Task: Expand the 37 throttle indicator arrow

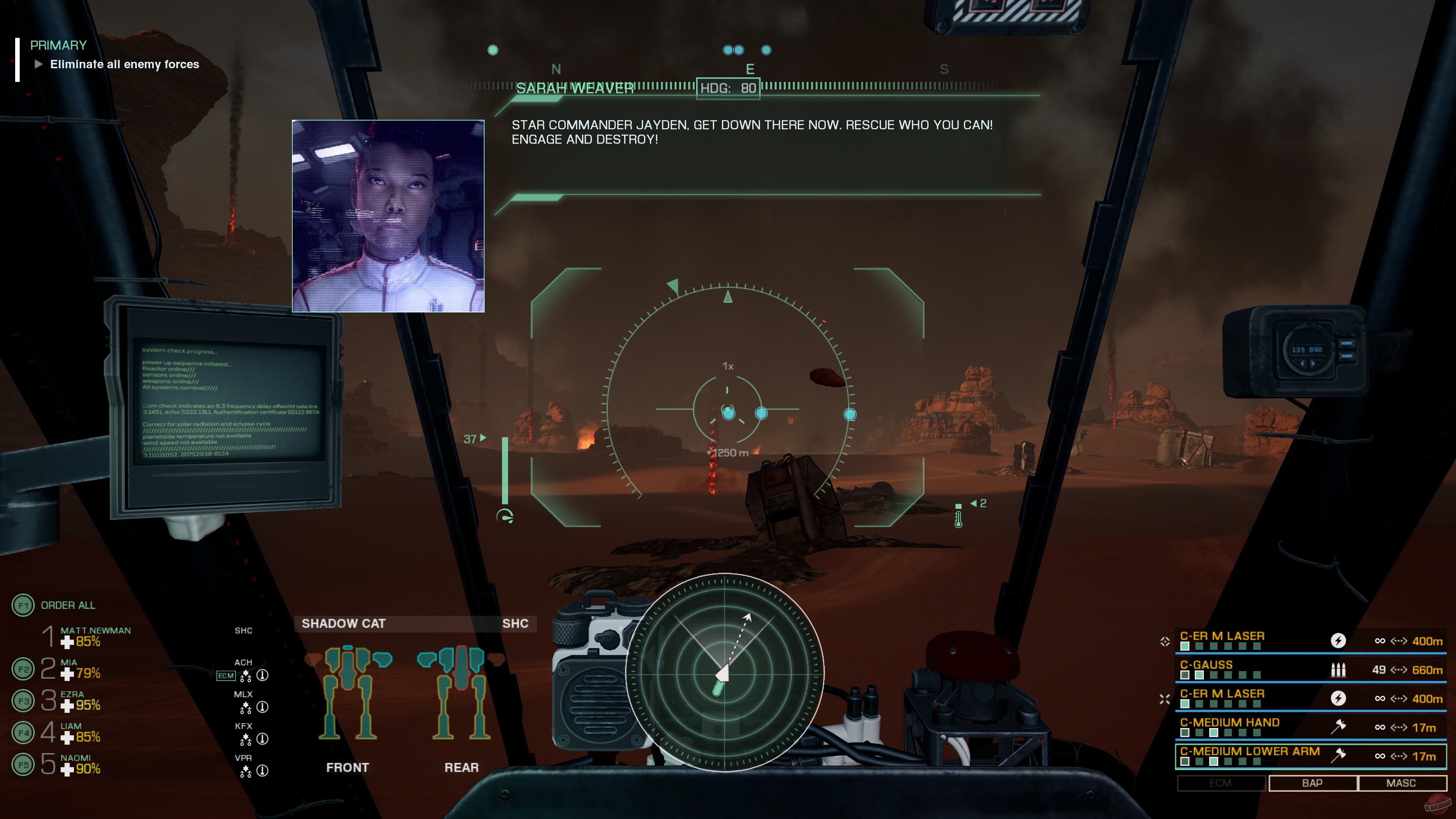Action: tap(483, 438)
